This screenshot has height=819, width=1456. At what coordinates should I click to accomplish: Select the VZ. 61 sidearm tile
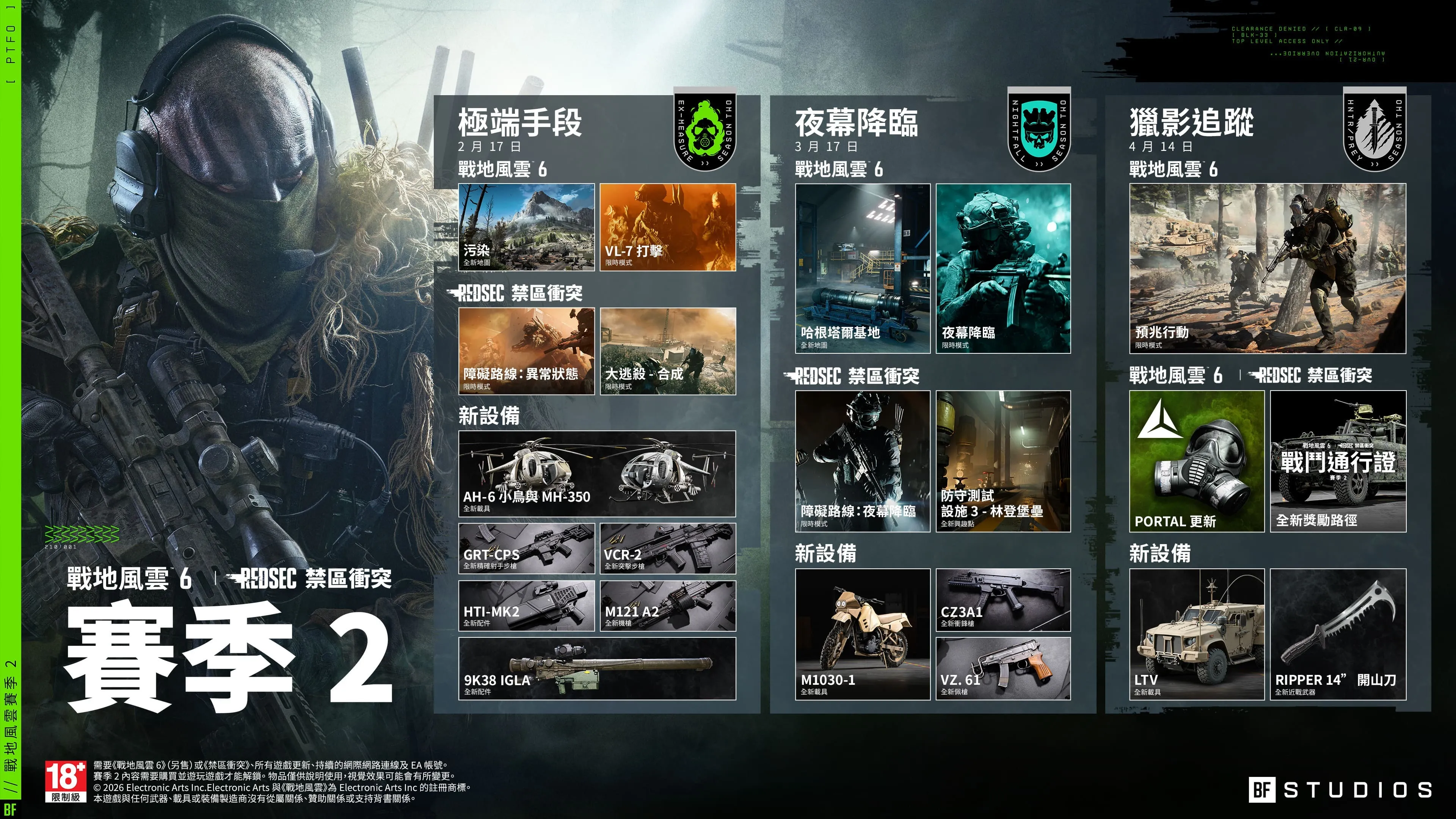(x=1003, y=668)
